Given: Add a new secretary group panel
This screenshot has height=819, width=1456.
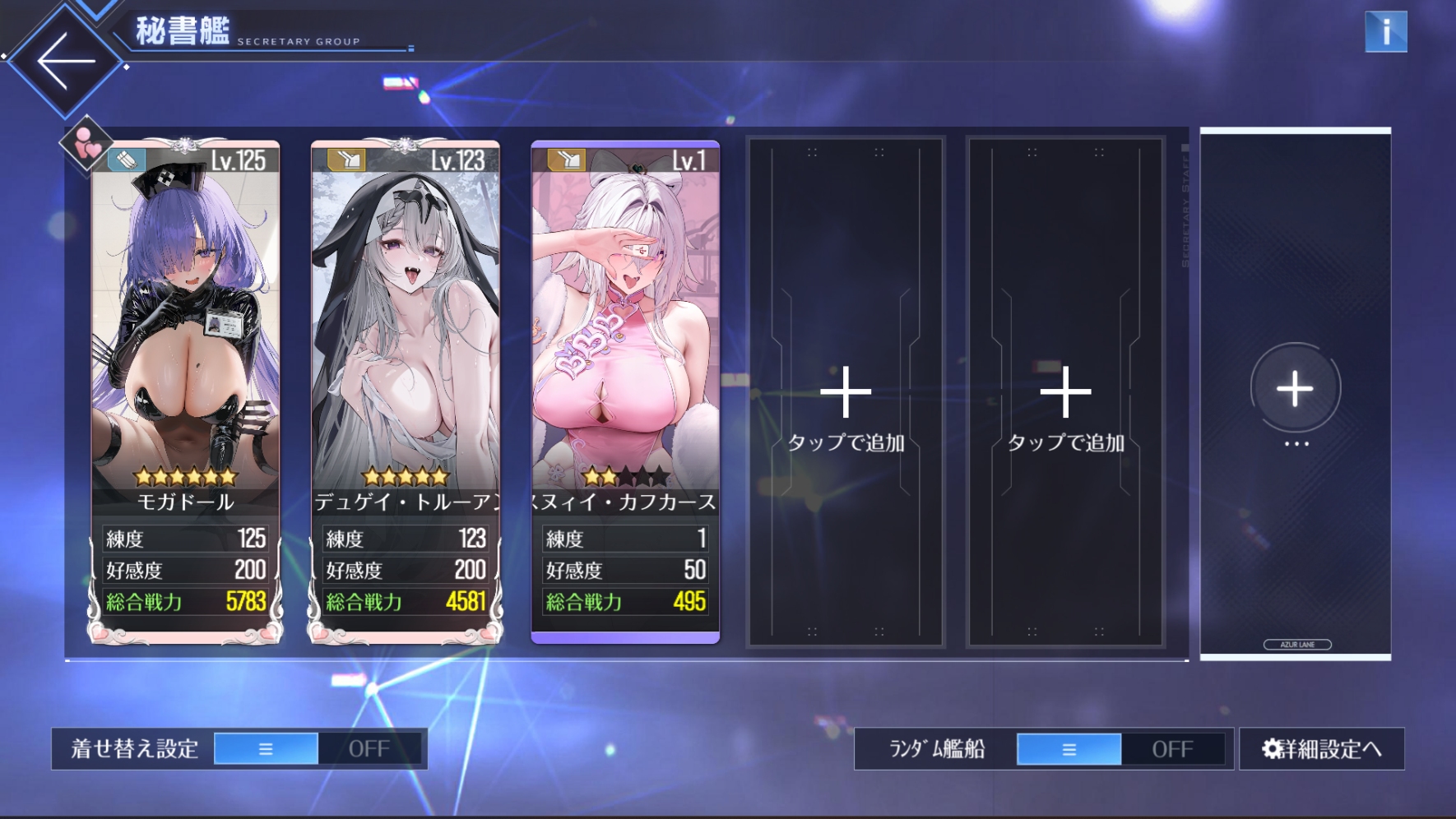Looking at the screenshot, I should [1295, 390].
